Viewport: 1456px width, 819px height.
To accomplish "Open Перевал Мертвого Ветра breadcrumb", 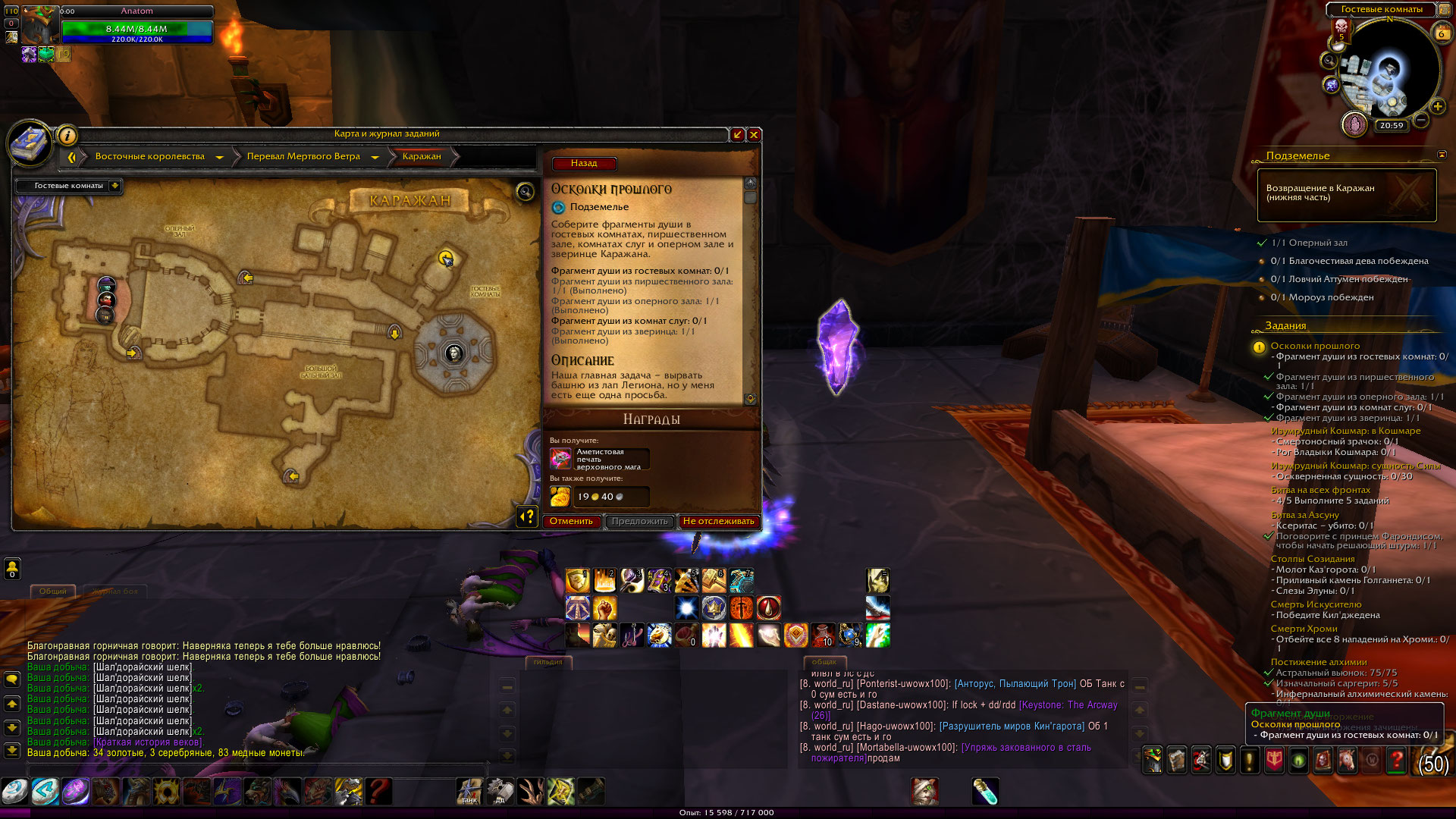I will click(x=303, y=157).
